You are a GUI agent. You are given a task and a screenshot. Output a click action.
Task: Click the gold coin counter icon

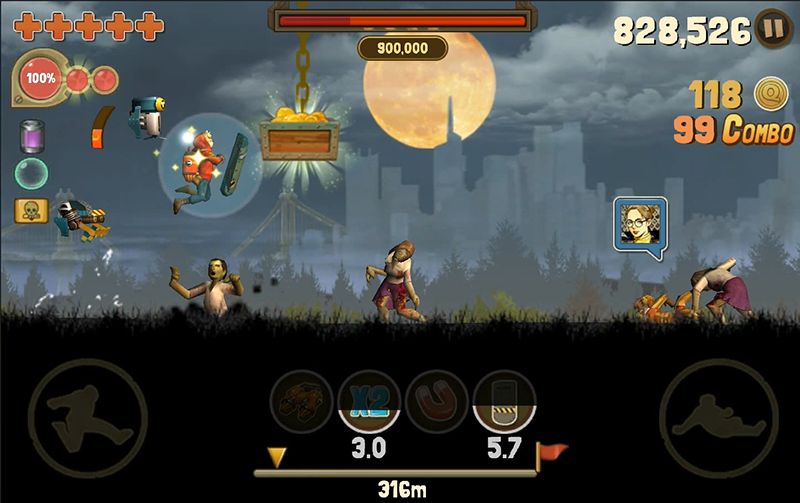pyautogui.click(x=768, y=94)
